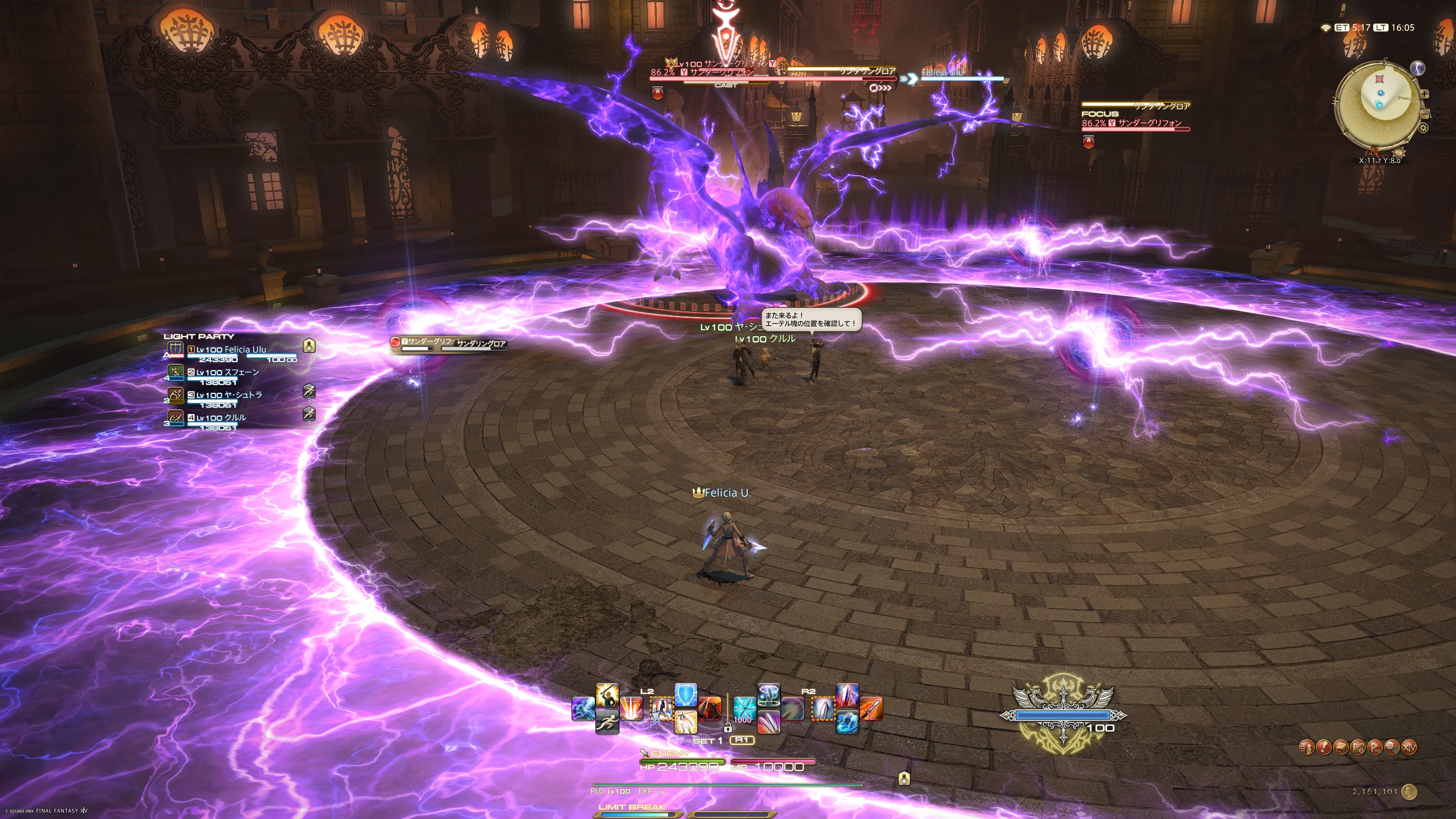Select ヤ・シュトラ from the party list
Image resolution: width=1456 pixels, height=819 pixels.
[229, 395]
